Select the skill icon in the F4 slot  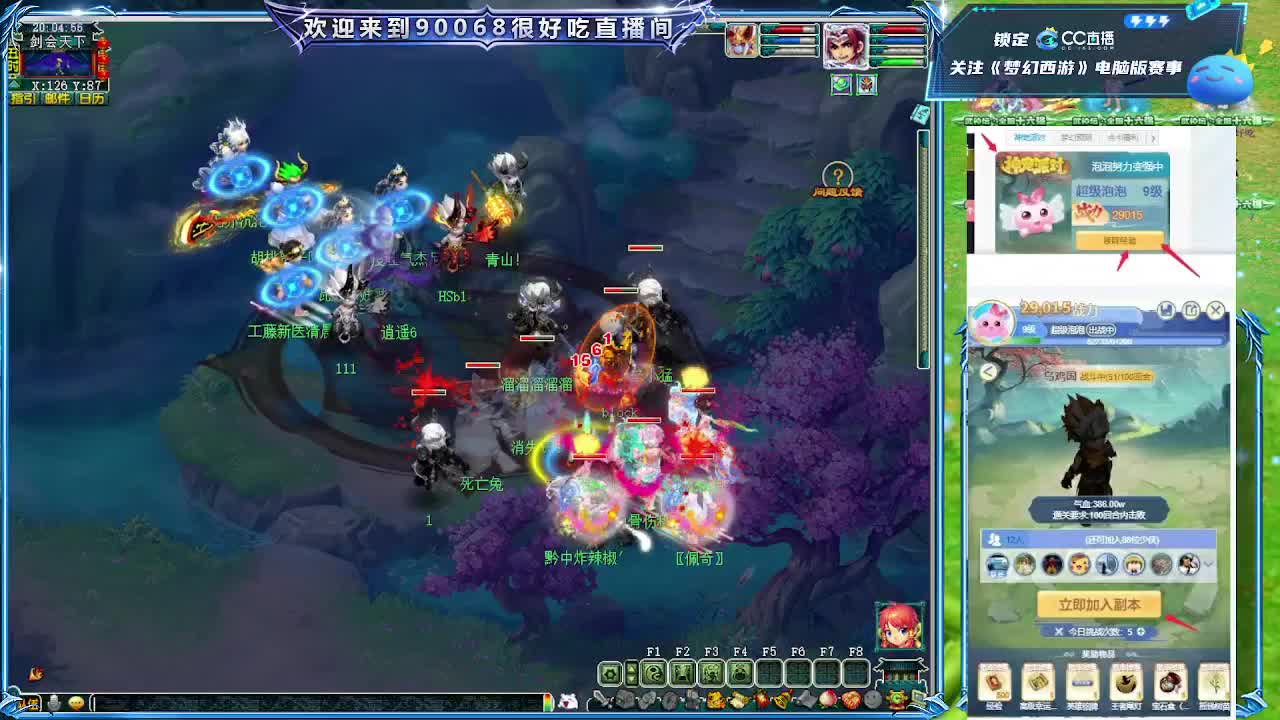741,671
